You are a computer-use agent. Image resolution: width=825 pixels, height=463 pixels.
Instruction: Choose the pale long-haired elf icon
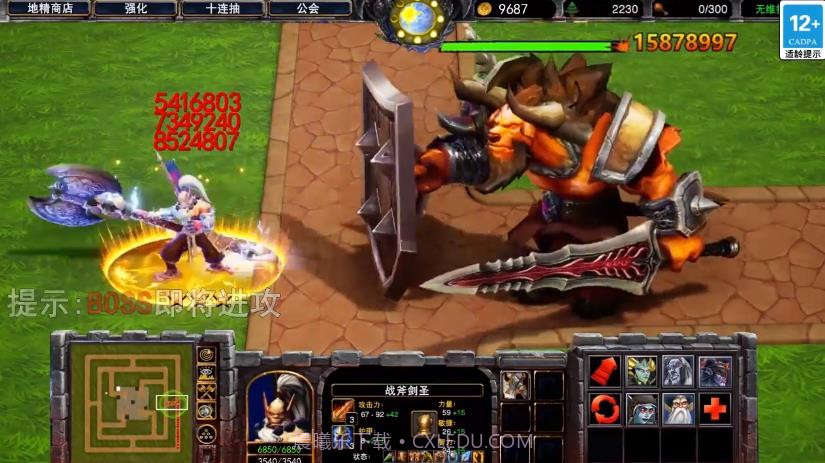pyautogui.click(x=678, y=370)
